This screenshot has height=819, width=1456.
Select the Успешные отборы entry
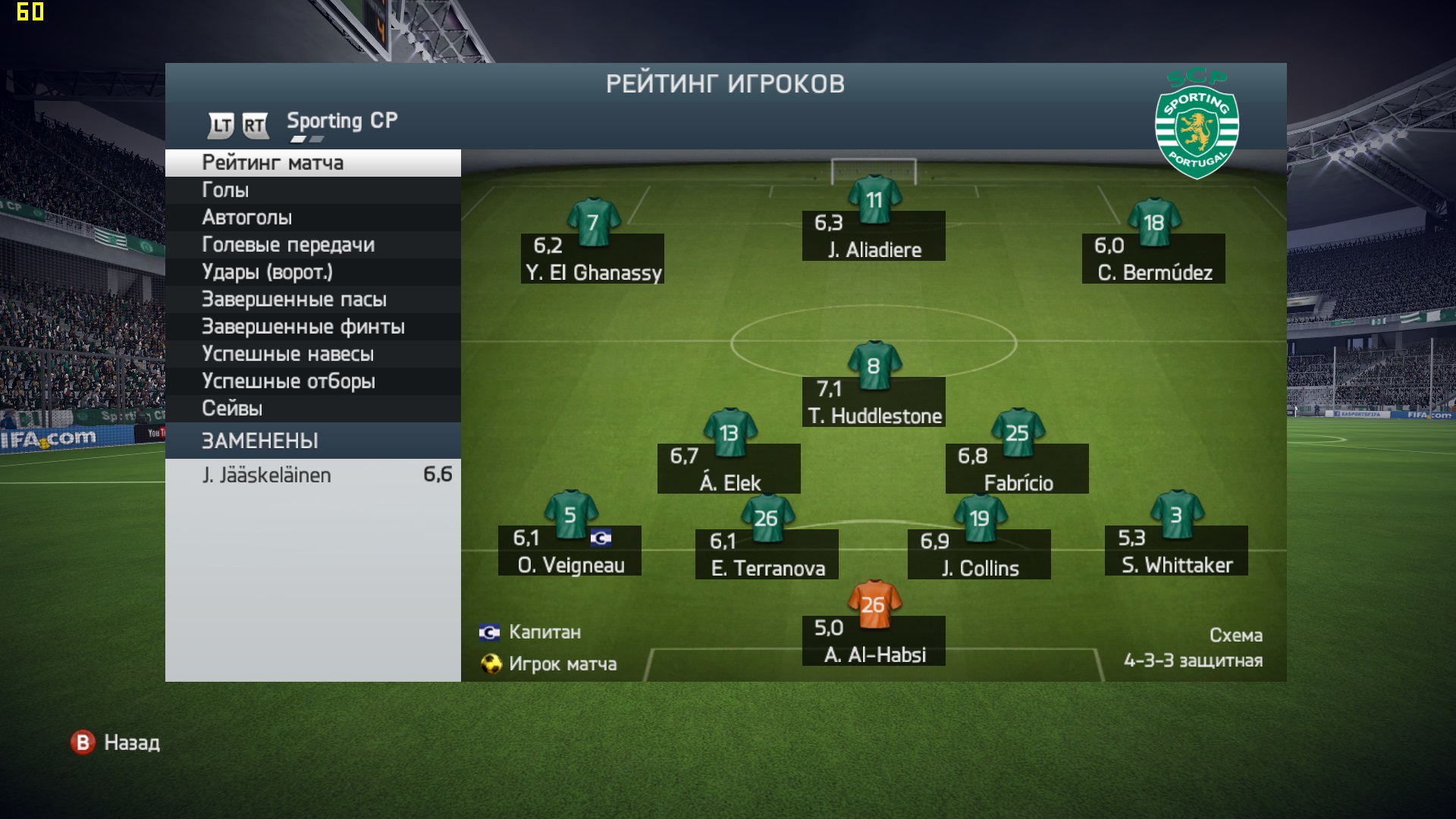coord(312,381)
